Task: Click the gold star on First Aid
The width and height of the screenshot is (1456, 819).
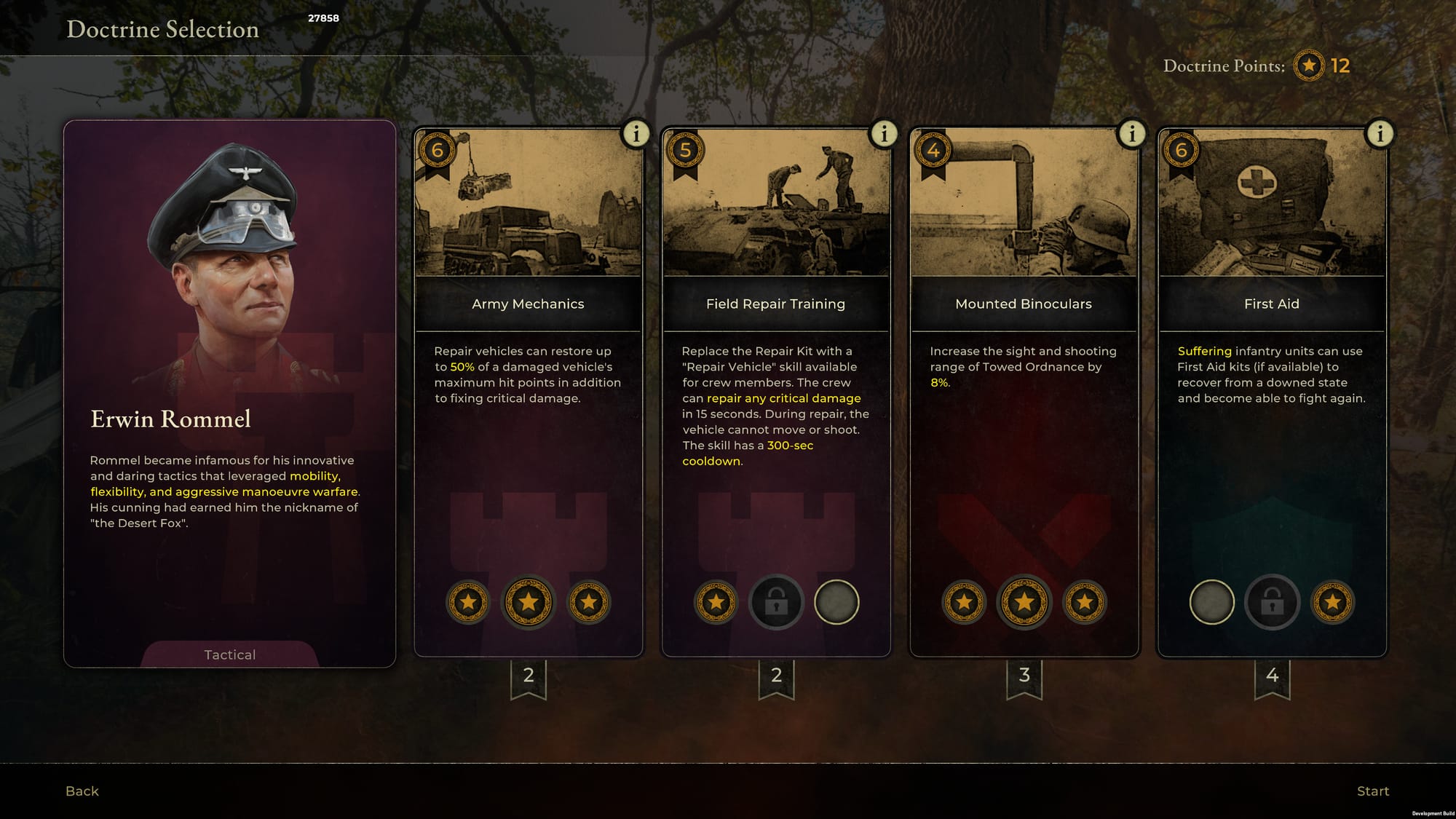Action: pos(1332,603)
